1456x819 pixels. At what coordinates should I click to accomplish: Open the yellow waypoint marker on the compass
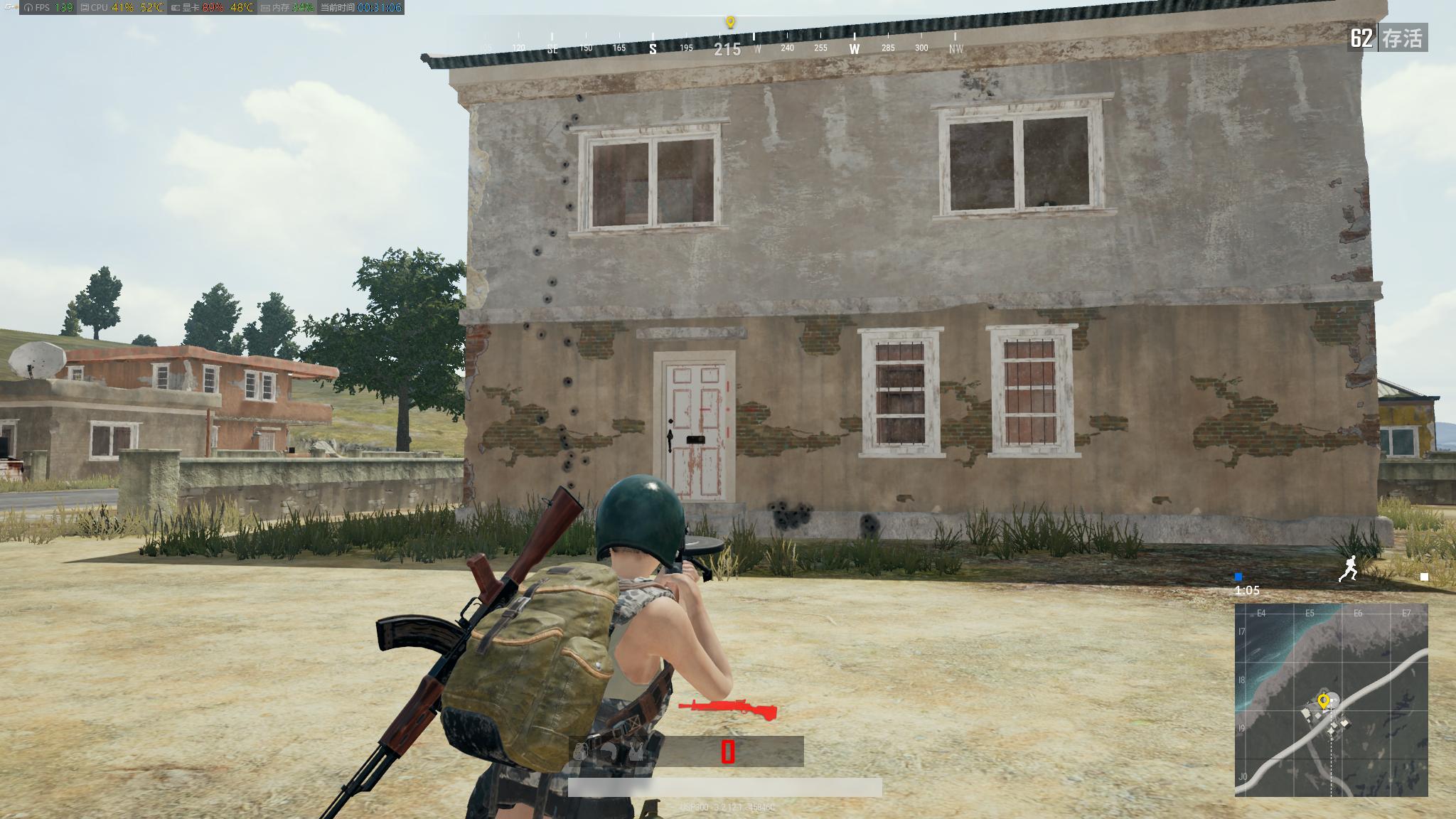(729, 21)
